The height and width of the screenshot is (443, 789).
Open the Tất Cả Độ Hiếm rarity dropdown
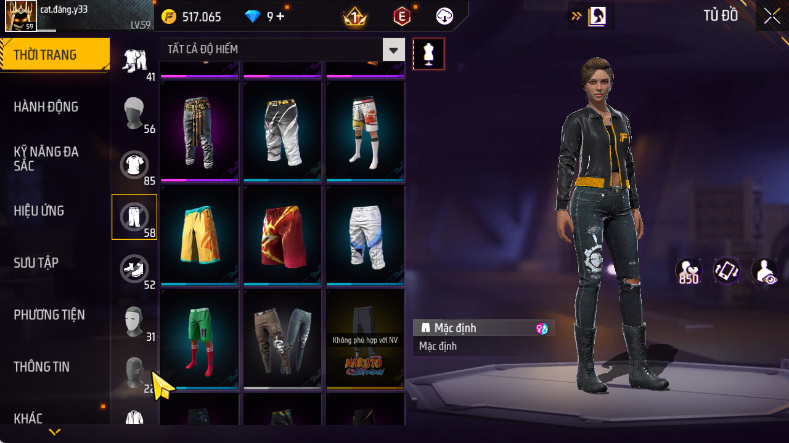coord(394,50)
